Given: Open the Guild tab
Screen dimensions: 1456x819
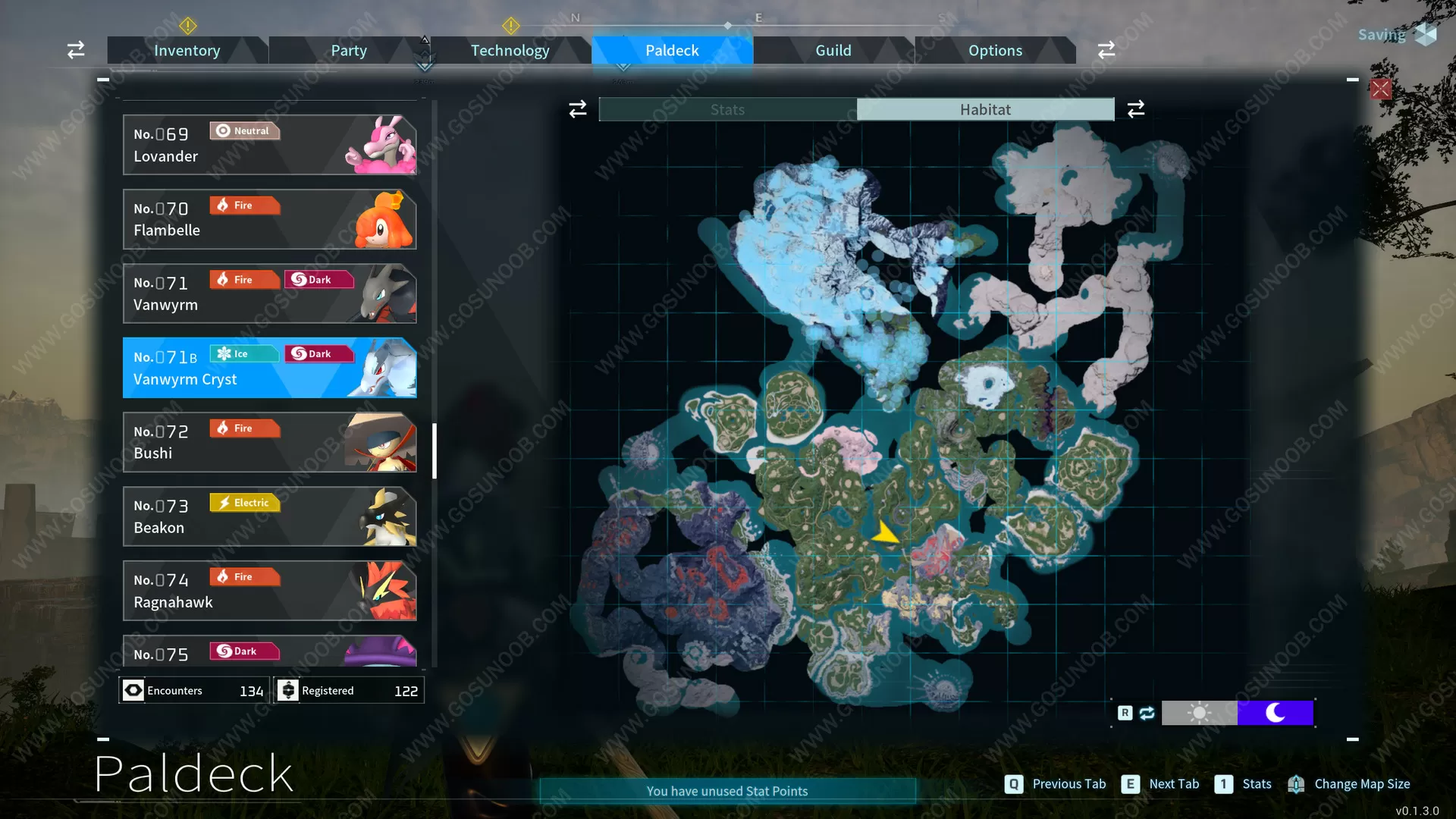Looking at the screenshot, I should click(x=833, y=50).
